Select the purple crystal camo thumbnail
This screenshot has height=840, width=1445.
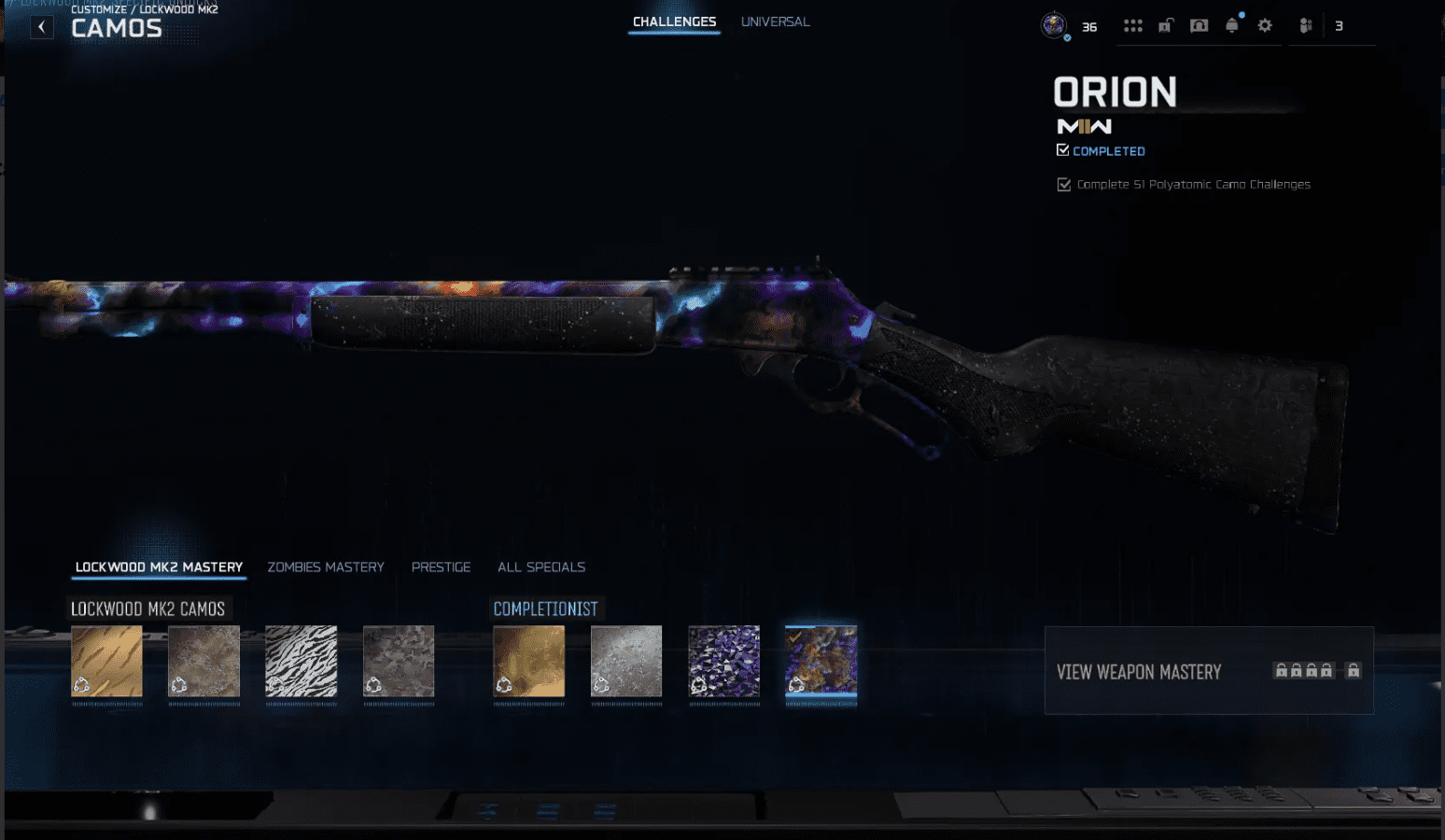tap(723, 663)
